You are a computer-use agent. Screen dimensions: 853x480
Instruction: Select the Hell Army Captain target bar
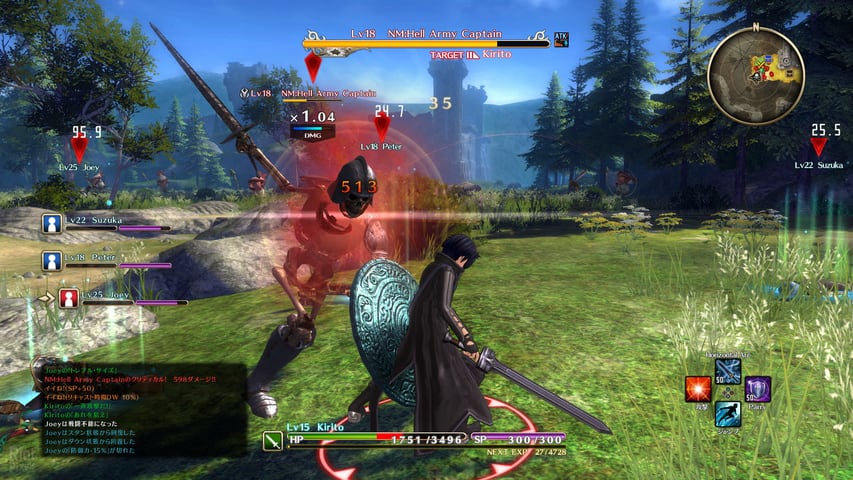tap(425, 44)
